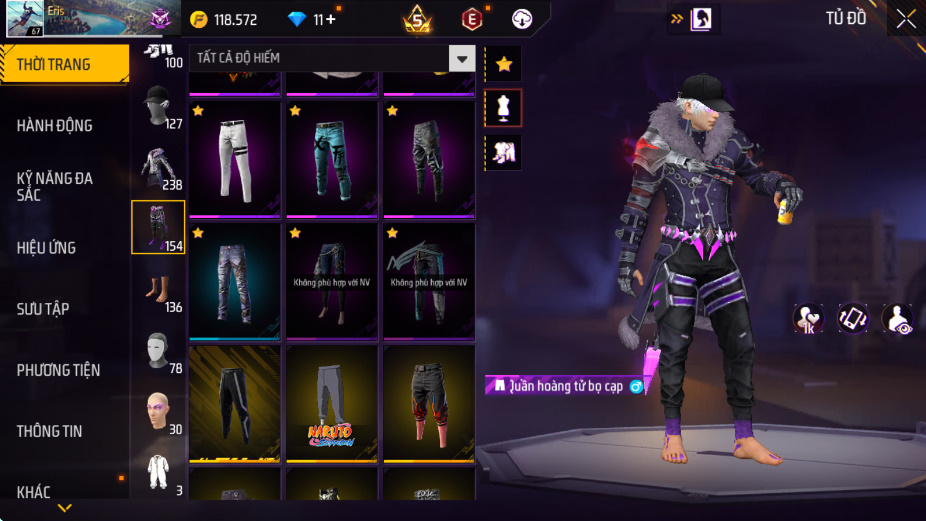Go to the HIỆU ỨNG section
Image resolution: width=926 pixels, height=521 pixels.
[x=47, y=248]
